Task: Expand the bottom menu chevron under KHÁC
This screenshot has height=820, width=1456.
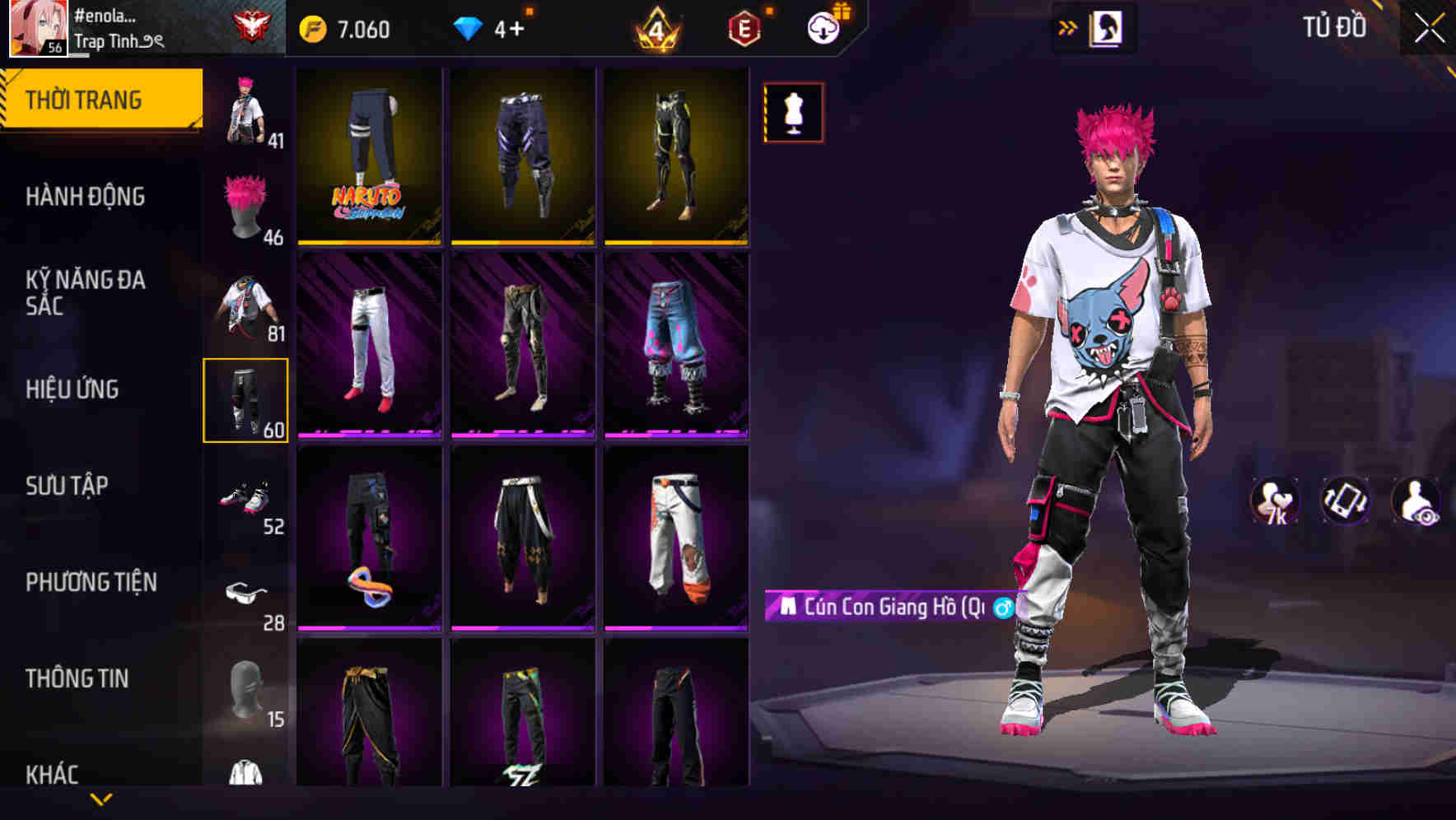Action: pos(101,799)
